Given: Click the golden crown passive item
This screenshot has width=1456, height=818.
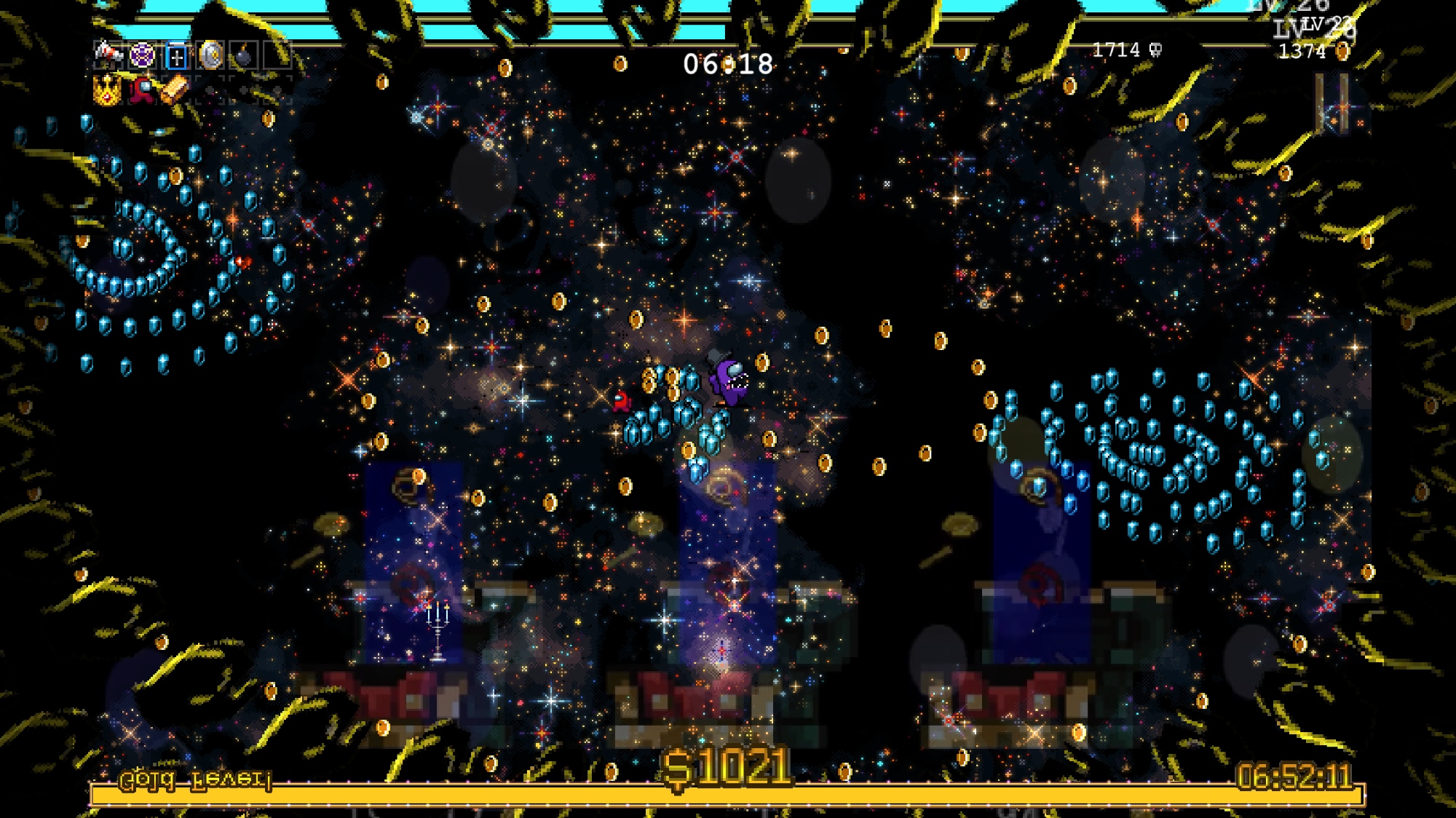Looking at the screenshot, I should click(x=108, y=90).
